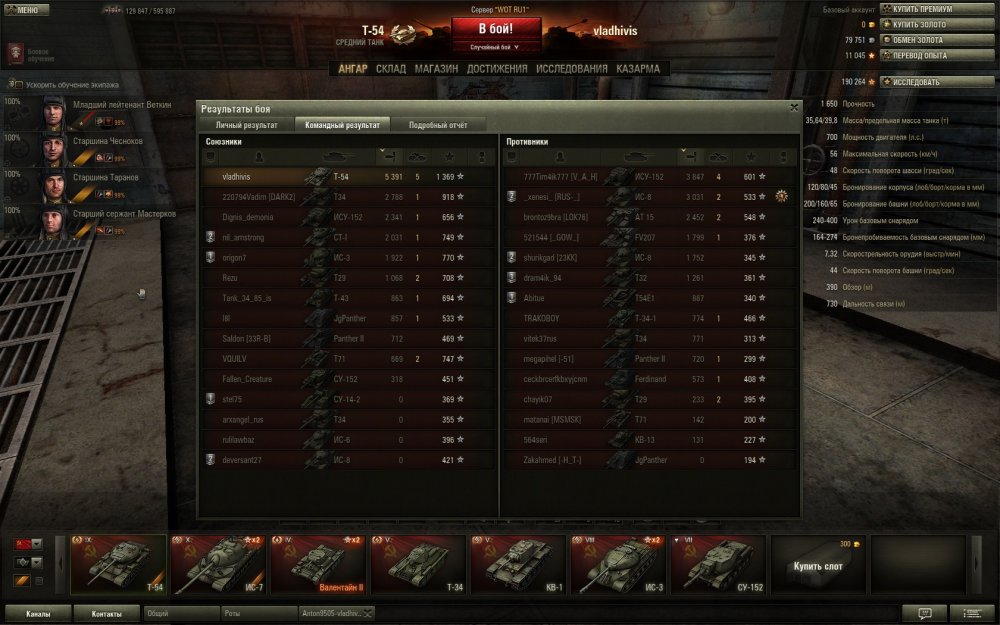Click the Исследовать button

tap(922, 82)
